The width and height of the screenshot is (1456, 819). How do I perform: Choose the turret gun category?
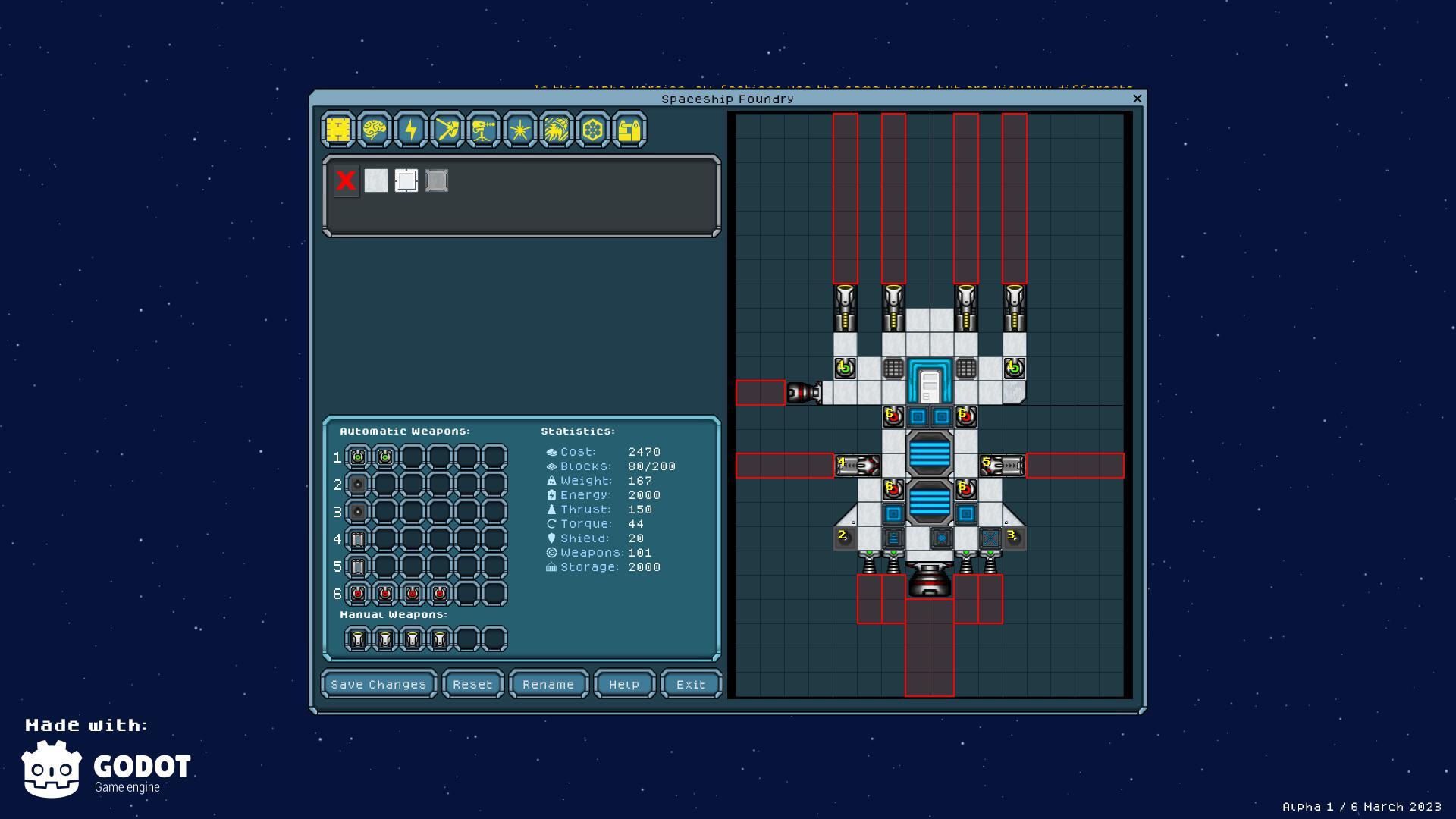(x=484, y=130)
